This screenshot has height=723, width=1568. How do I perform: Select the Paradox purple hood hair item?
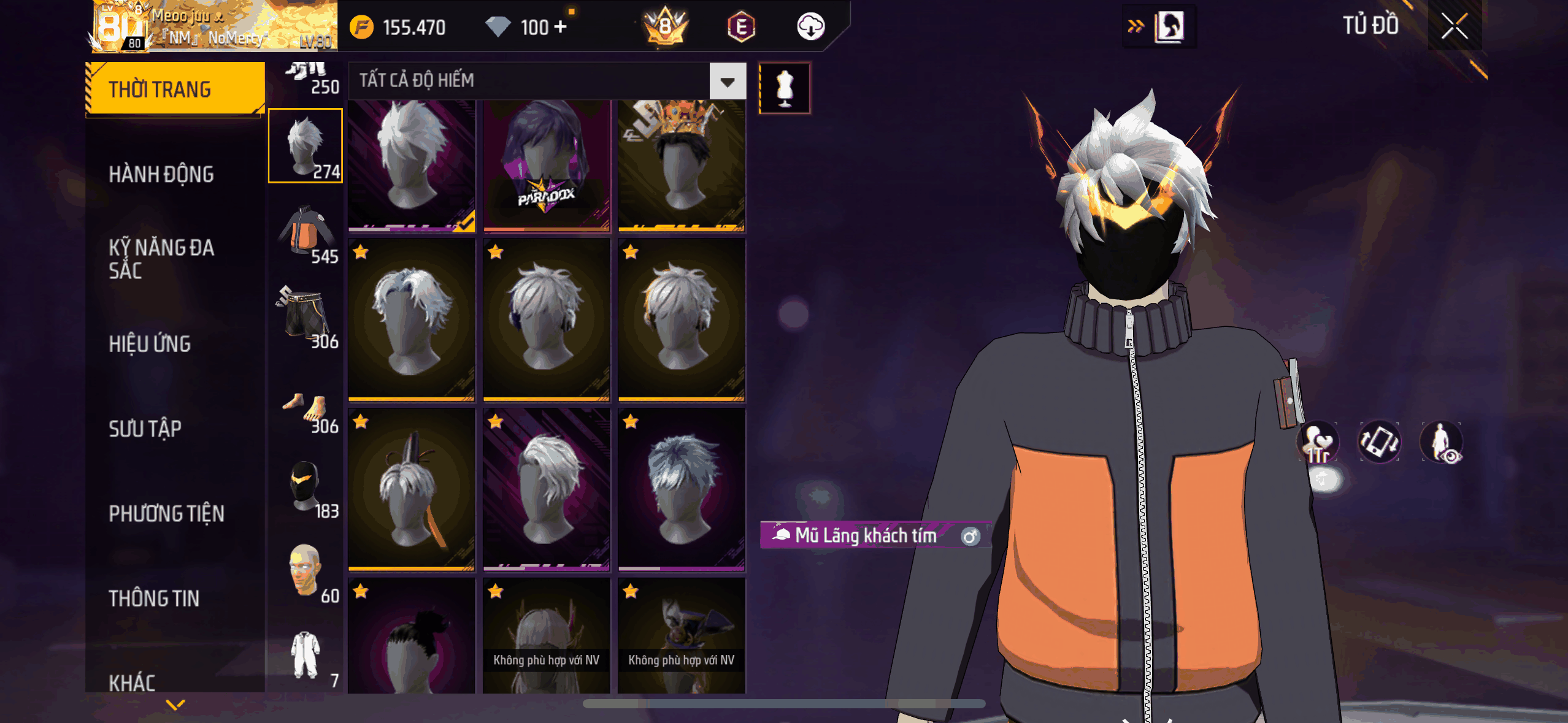pyautogui.click(x=546, y=166)
